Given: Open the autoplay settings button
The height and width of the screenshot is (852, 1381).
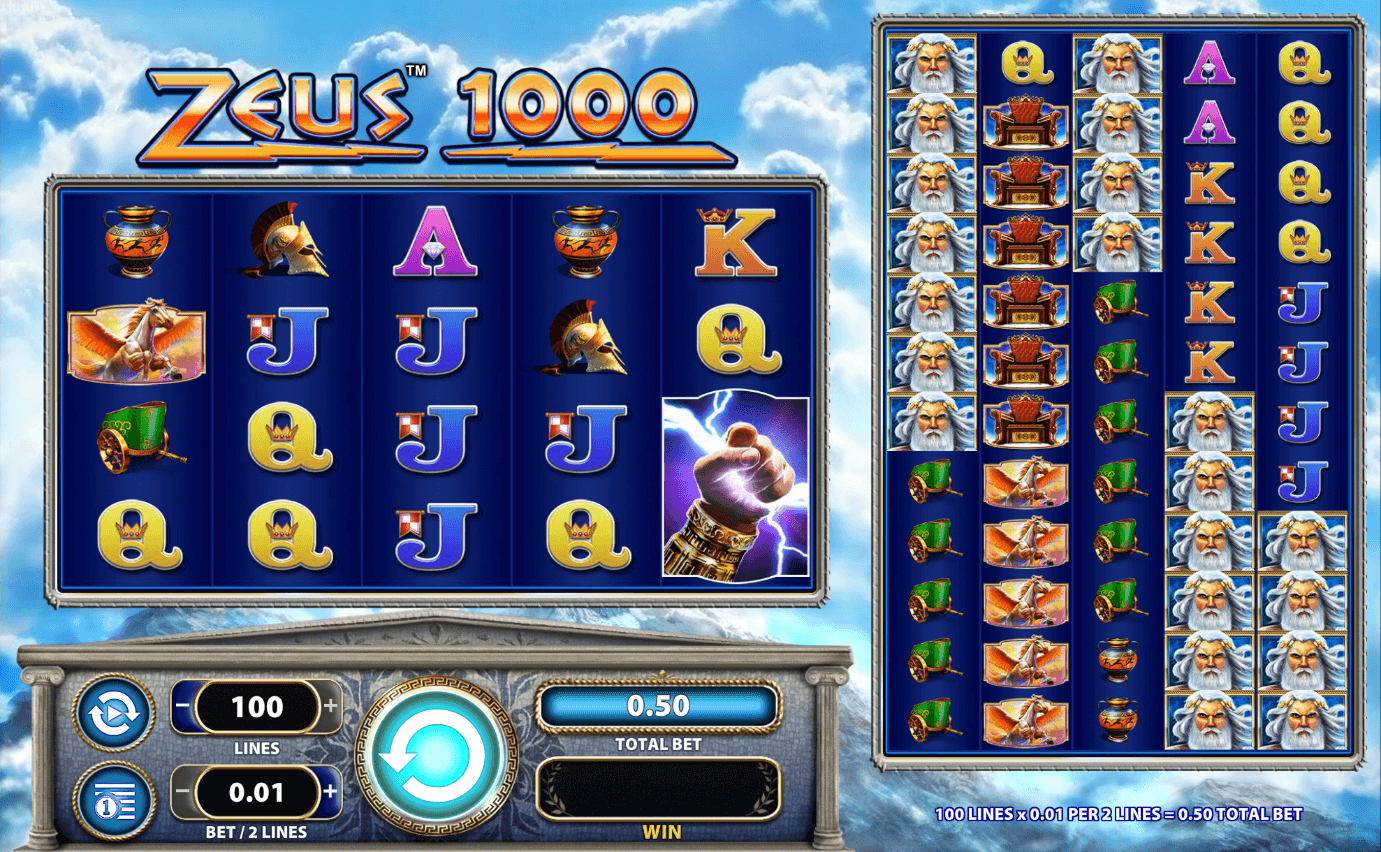Looking at the screenshot, I should click(x=114, y=713).
